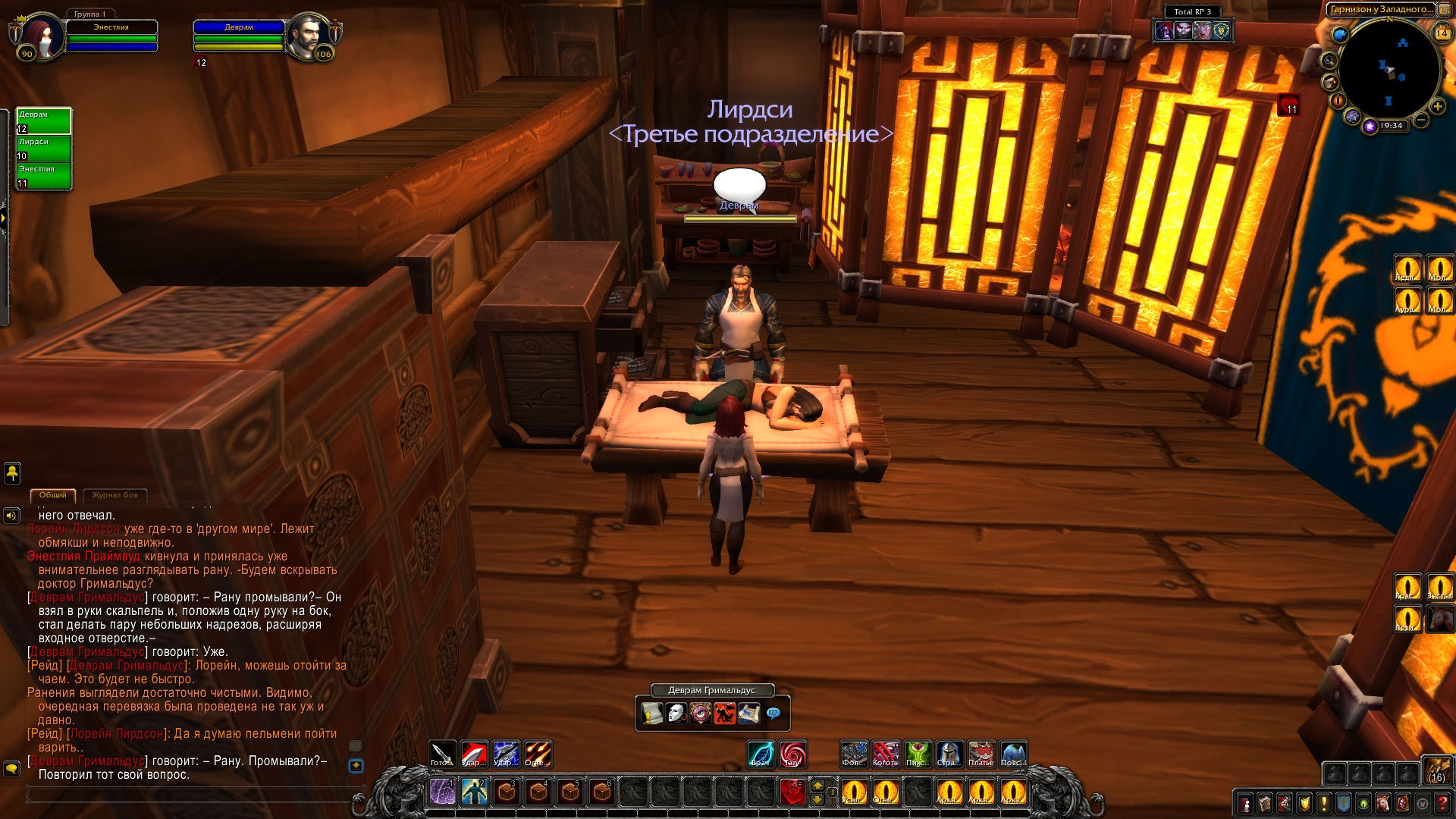Select Лирдси in the party frames
This screenshot has width=1456, height=819.
click(44, 149)
